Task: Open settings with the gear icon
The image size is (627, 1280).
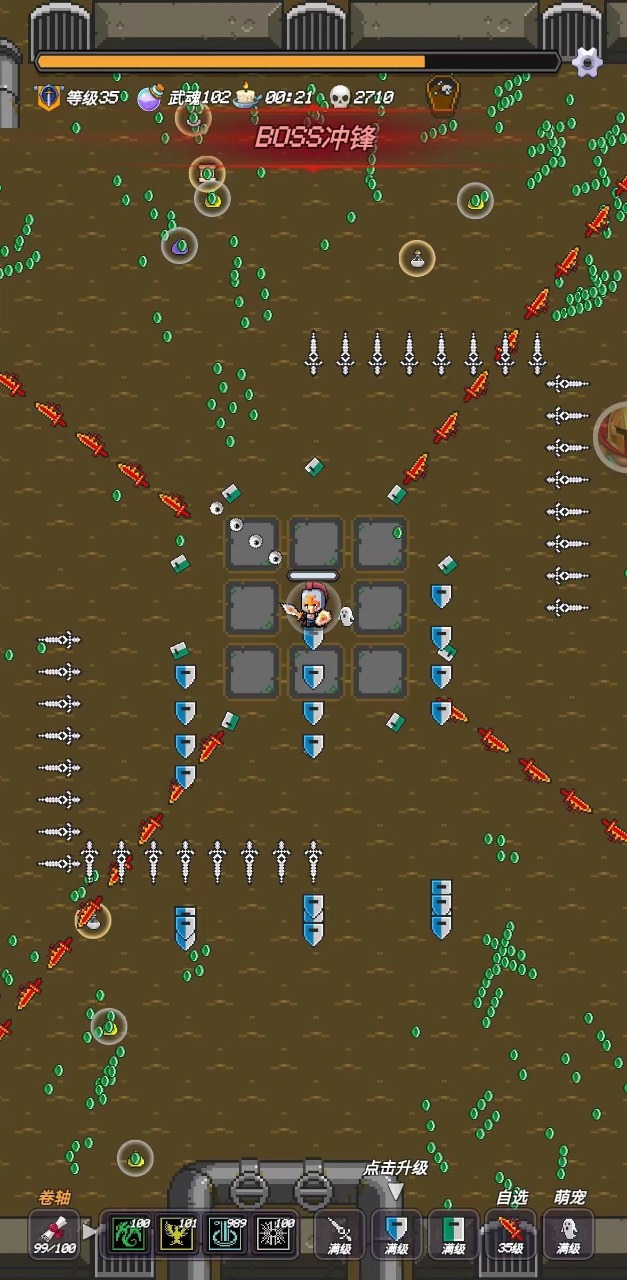Action: 587,62
